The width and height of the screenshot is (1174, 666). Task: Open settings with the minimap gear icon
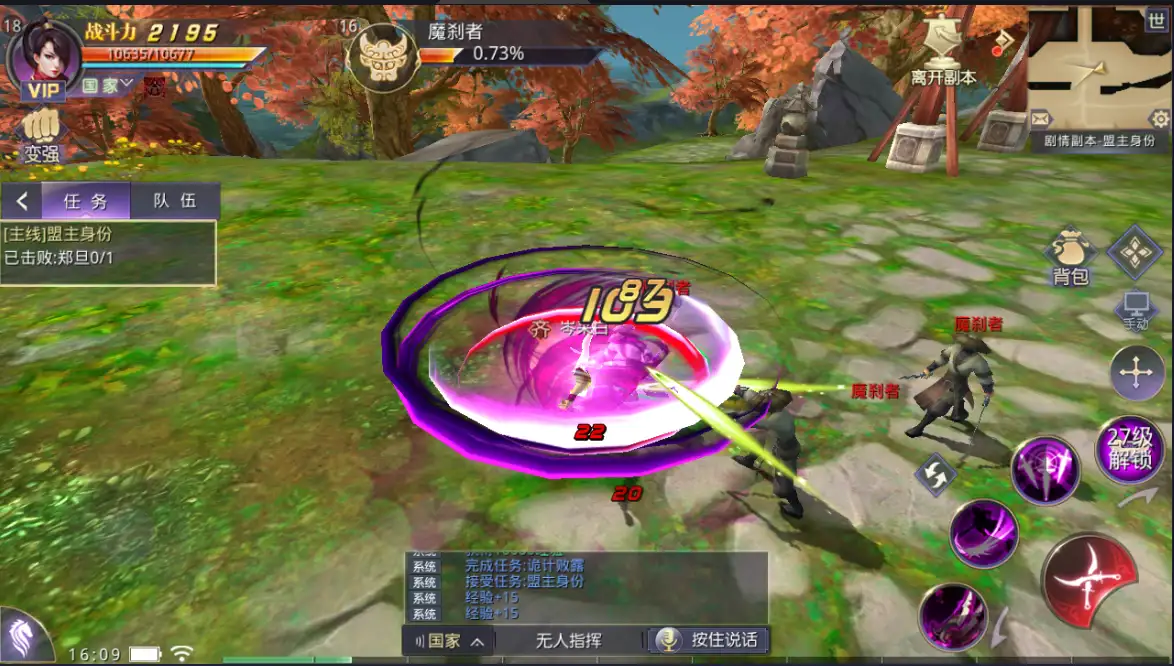coord(1160,118)
